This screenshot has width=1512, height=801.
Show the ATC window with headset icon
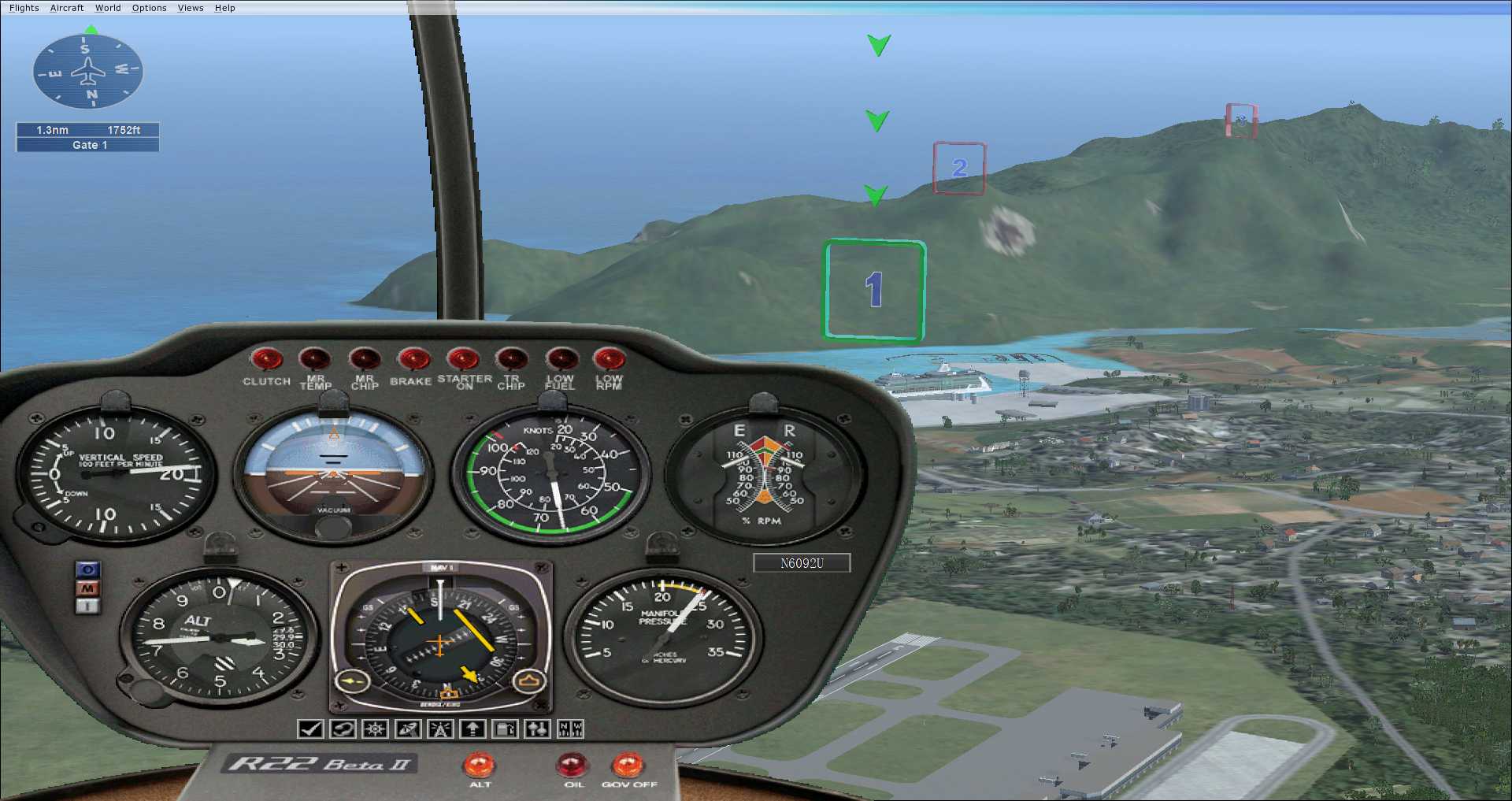point(343,729)
